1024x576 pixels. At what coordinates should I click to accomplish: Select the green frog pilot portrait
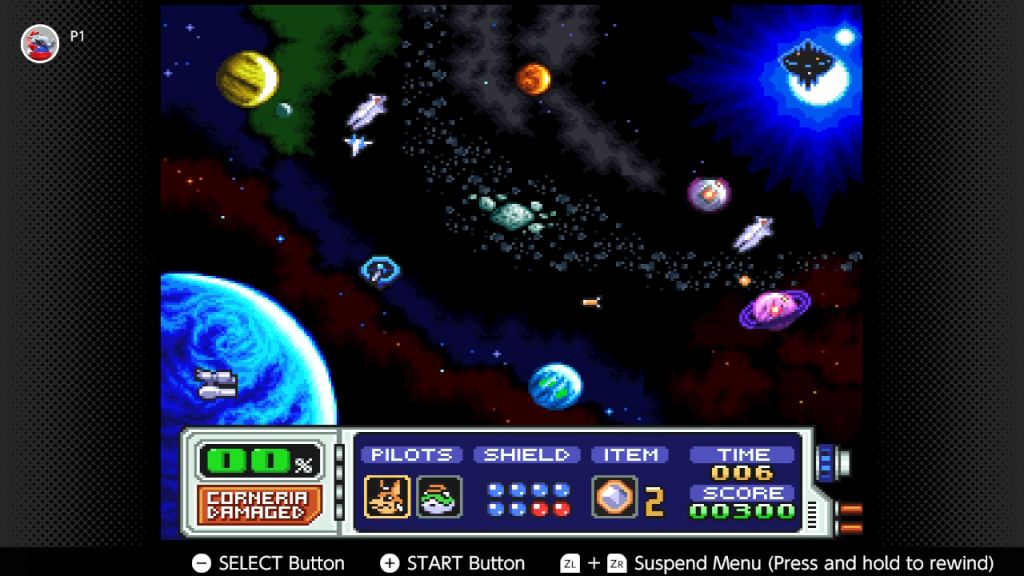coord(439,497)
